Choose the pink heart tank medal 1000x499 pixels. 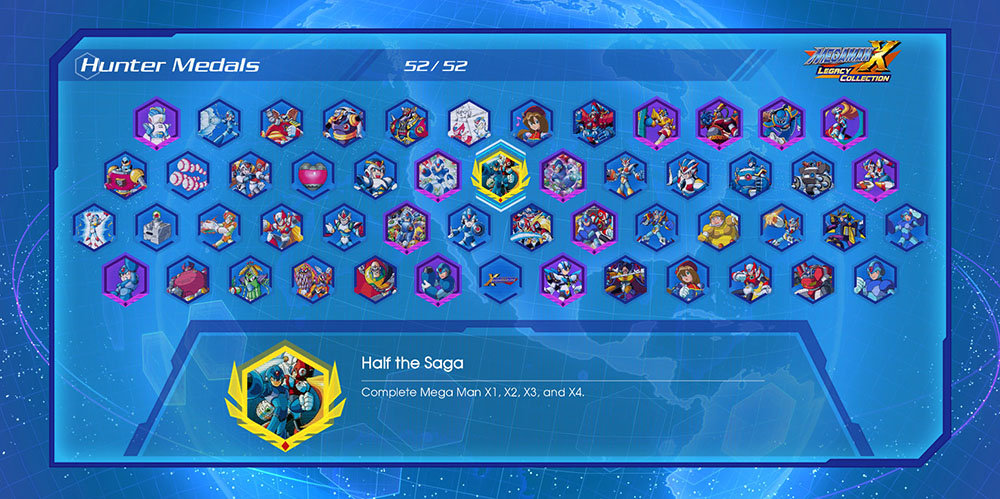312,174
